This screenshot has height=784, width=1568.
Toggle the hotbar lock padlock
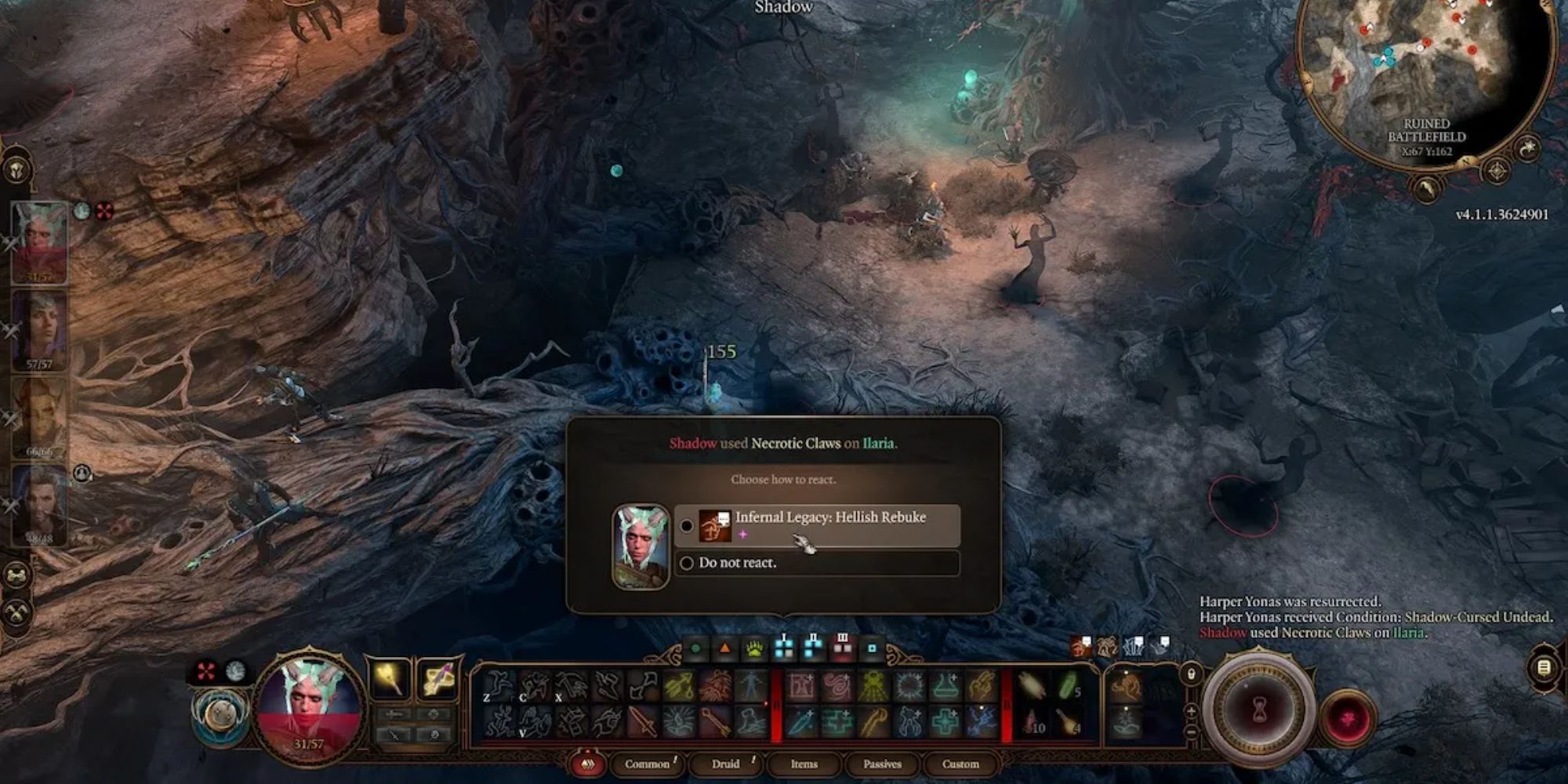tap(1191, 673)
